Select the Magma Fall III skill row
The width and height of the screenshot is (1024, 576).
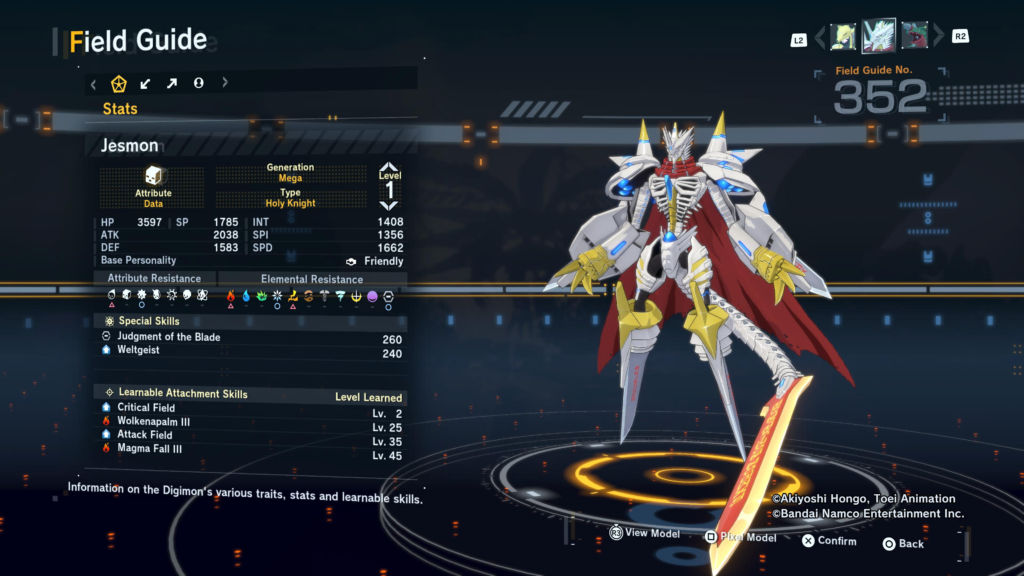point(152,448)
